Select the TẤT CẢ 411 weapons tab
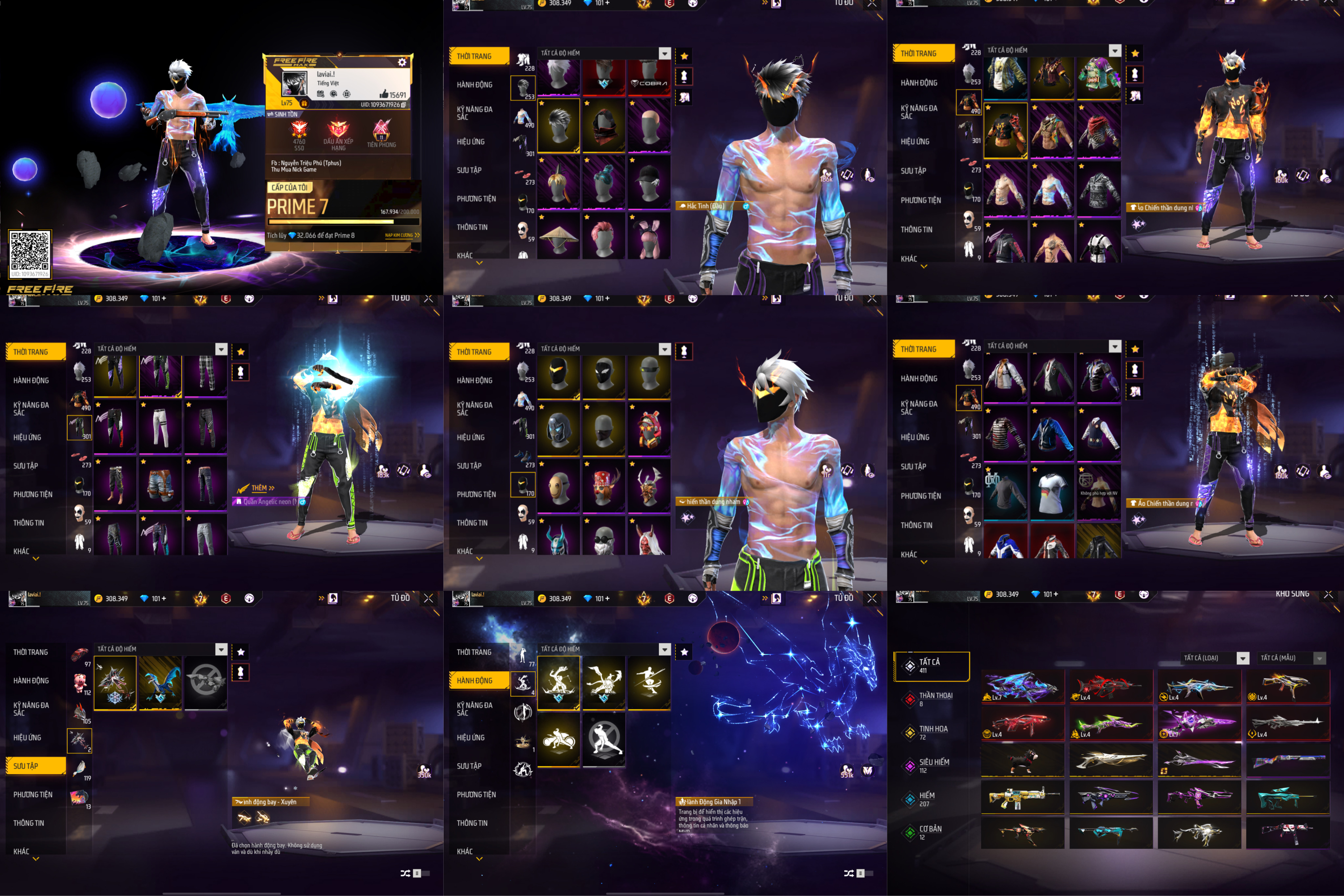This screenshot has width=1344, height=896. tap(932, 666)
